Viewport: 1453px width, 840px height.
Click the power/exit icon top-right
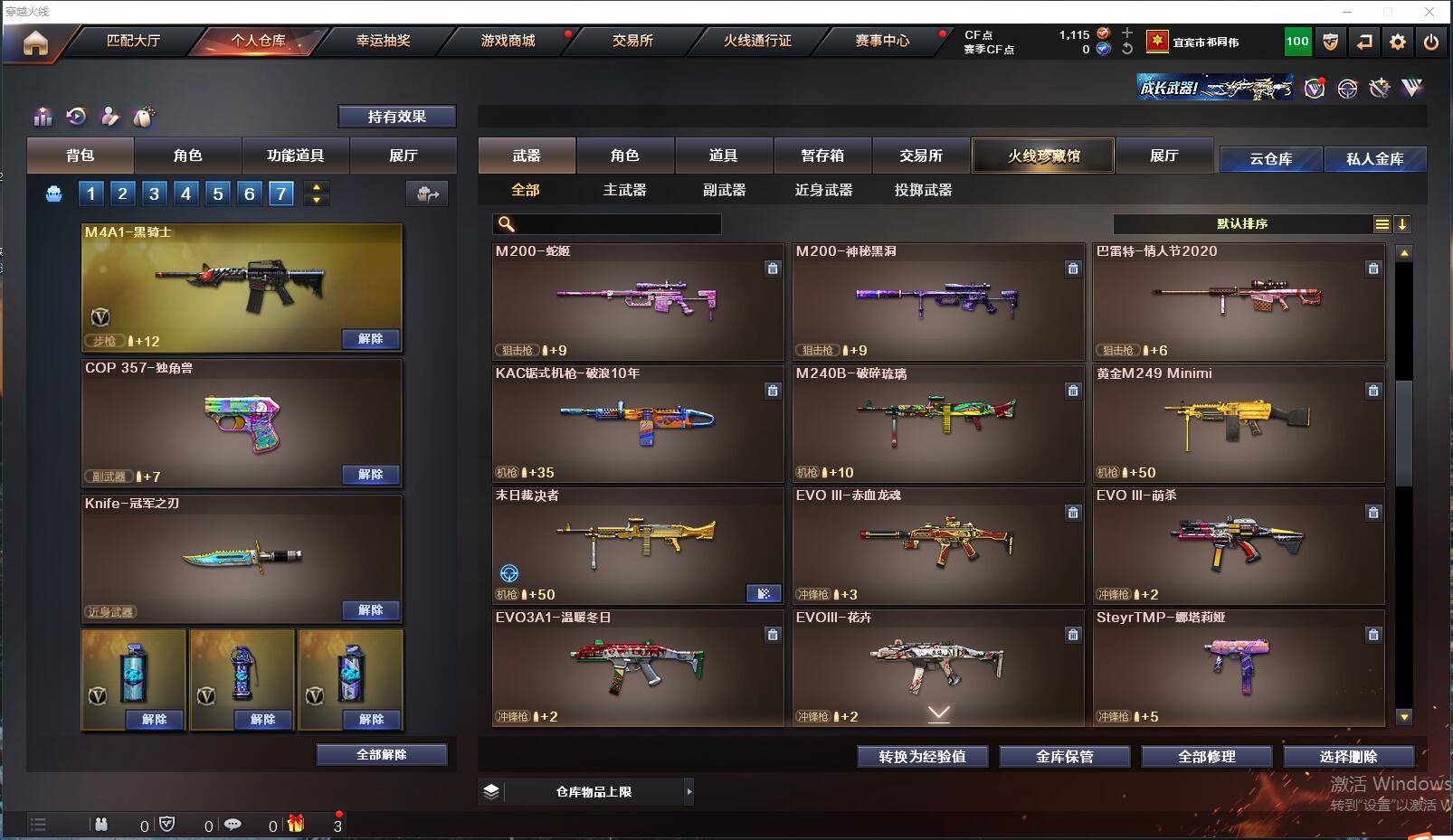point(1430,42)
